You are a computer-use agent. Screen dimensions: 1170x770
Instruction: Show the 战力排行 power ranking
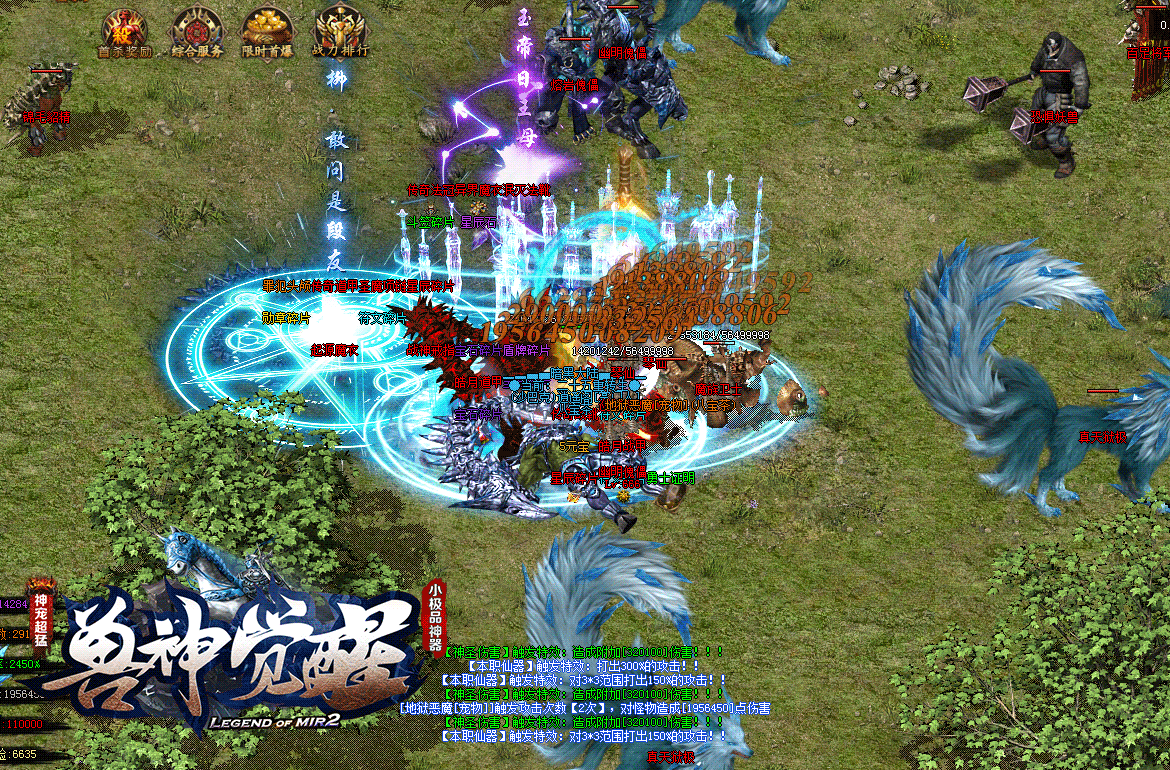point(339,32)
